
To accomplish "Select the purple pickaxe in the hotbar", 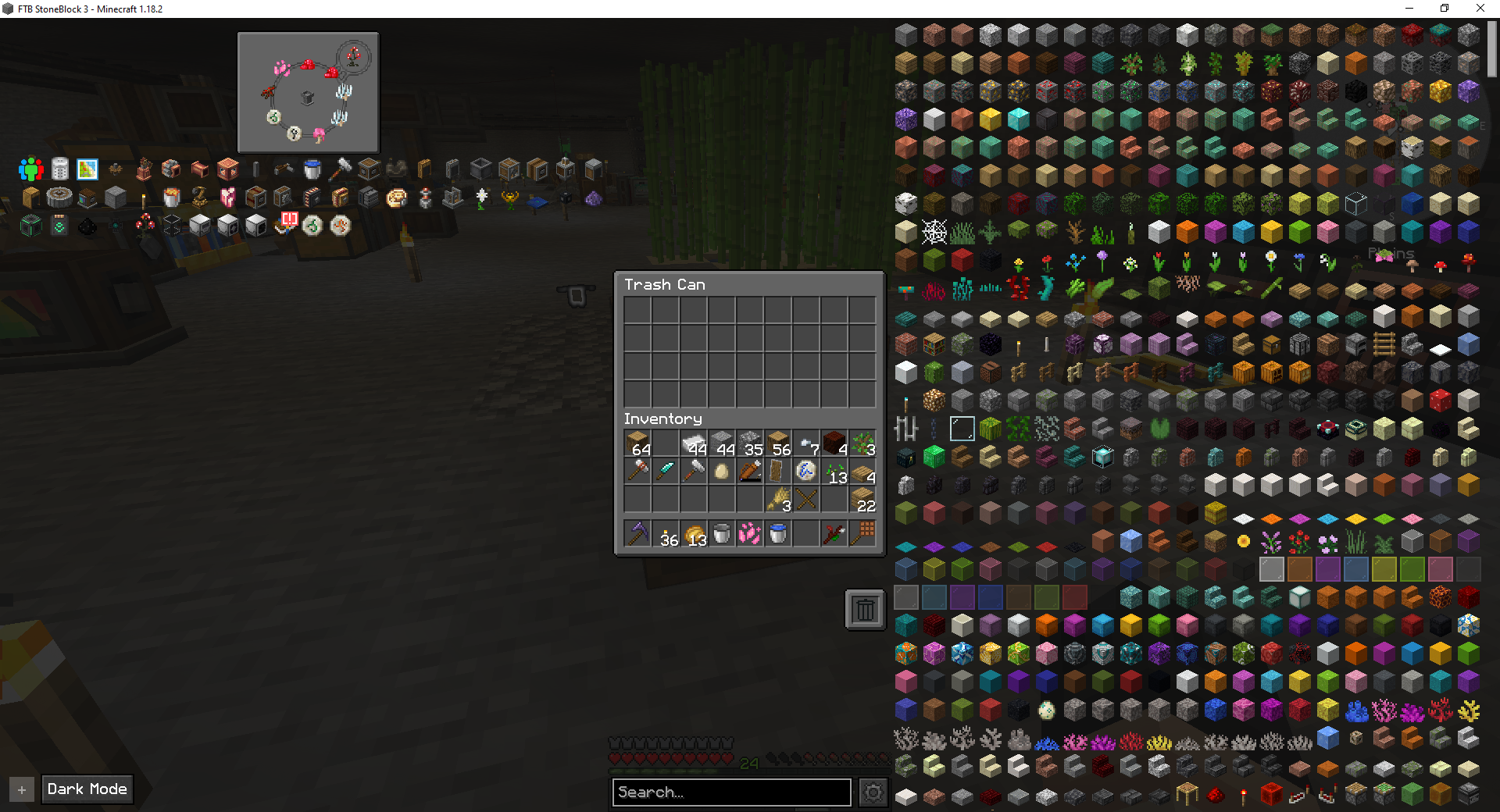I will click(x=637, y=533).
